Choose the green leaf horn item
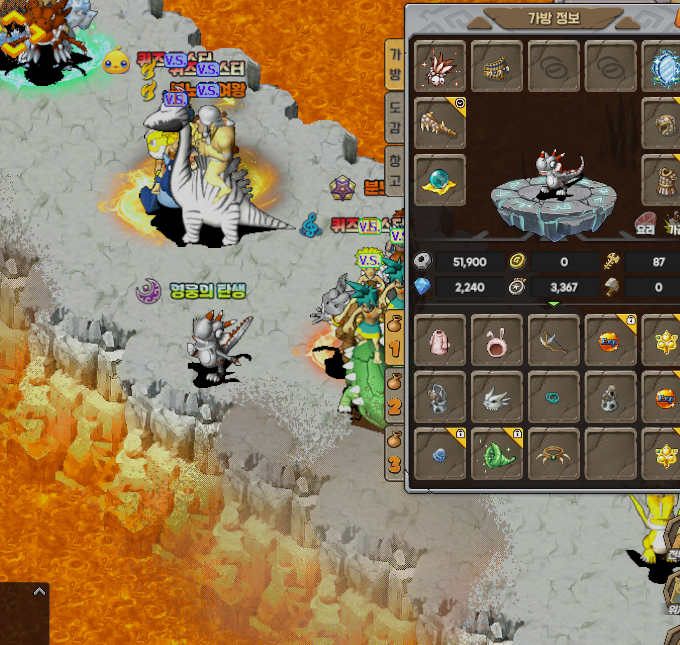 [497, 453]
